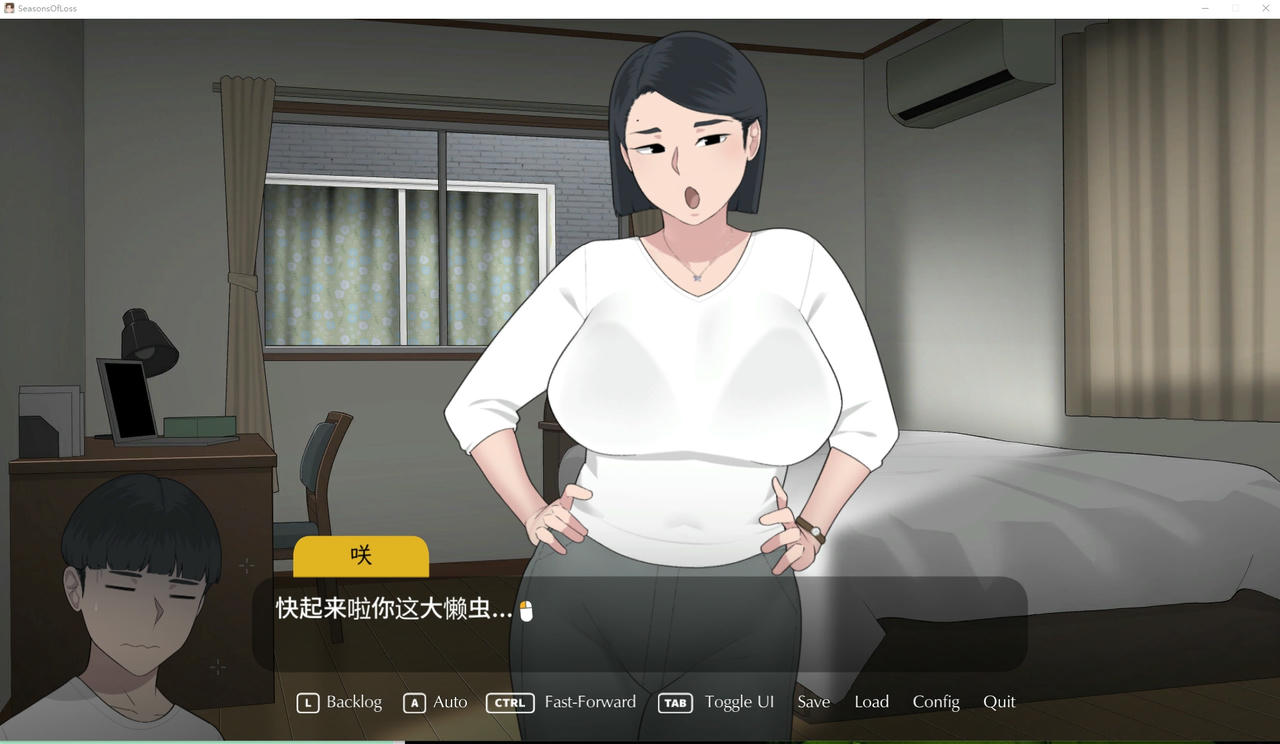Click Load to open a saved game

(x=871, y=702)
